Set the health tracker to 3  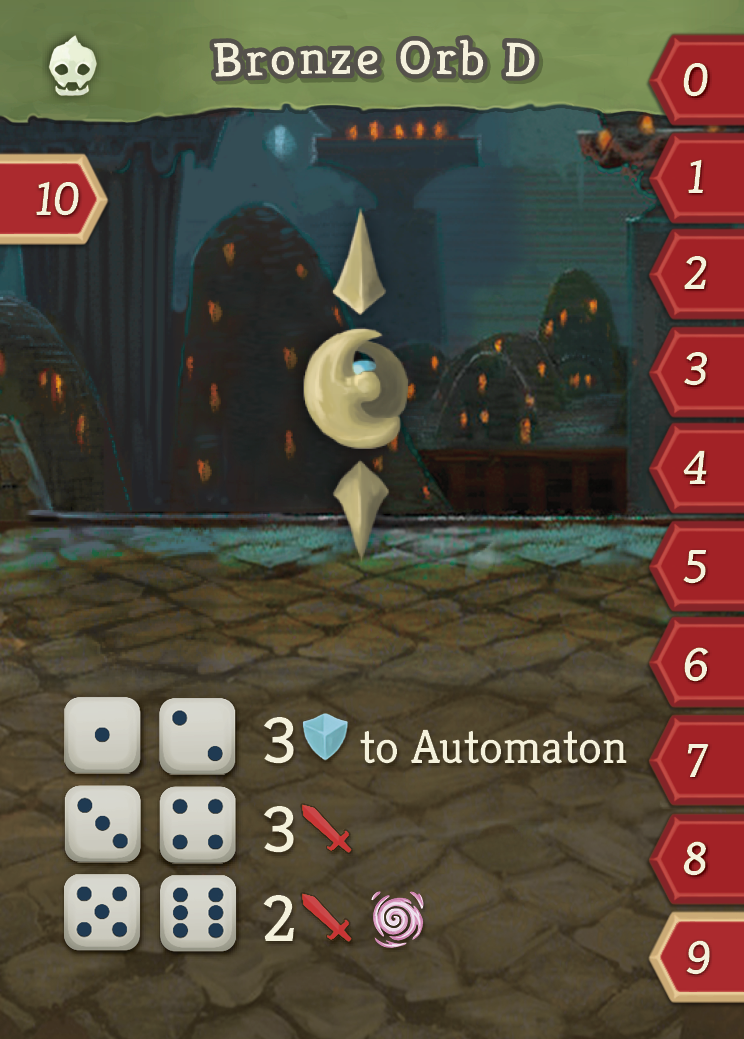[698, 371]
